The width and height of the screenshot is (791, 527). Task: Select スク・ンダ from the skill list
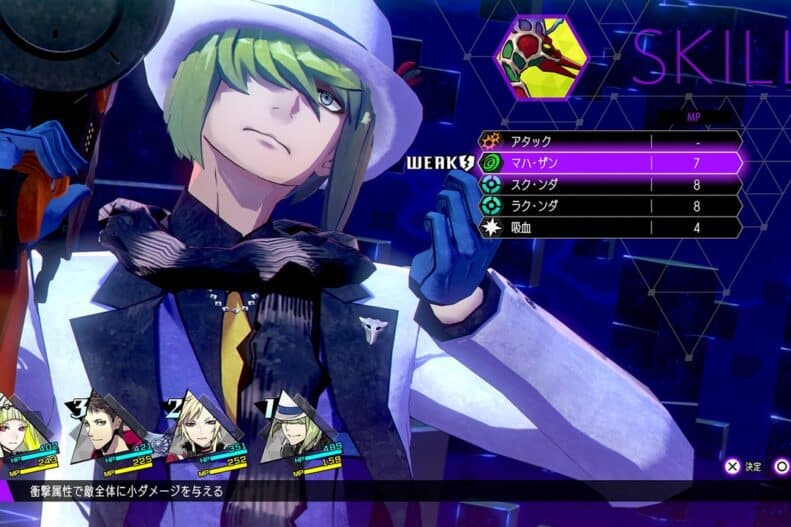click(x=610, y=185)
